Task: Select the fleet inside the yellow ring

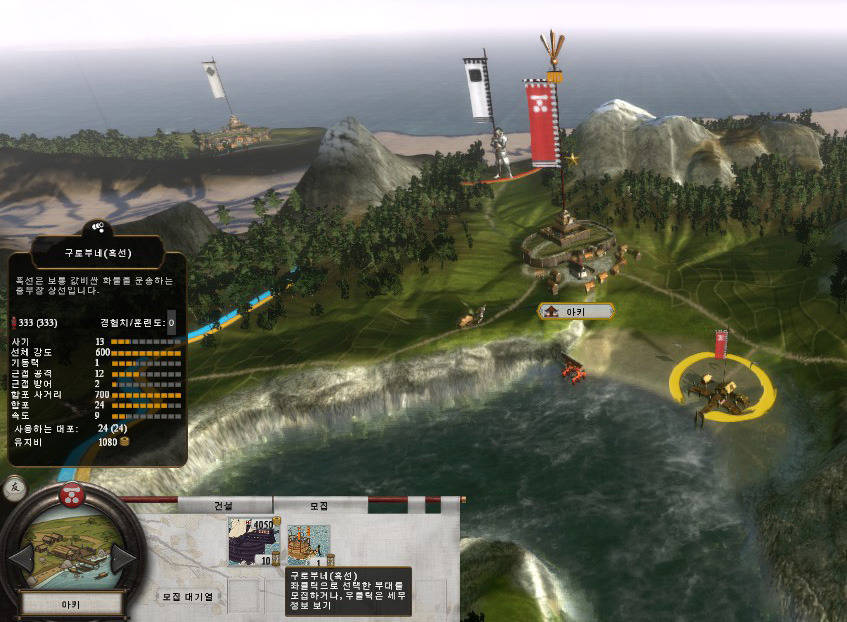Action: pos(721,392)
